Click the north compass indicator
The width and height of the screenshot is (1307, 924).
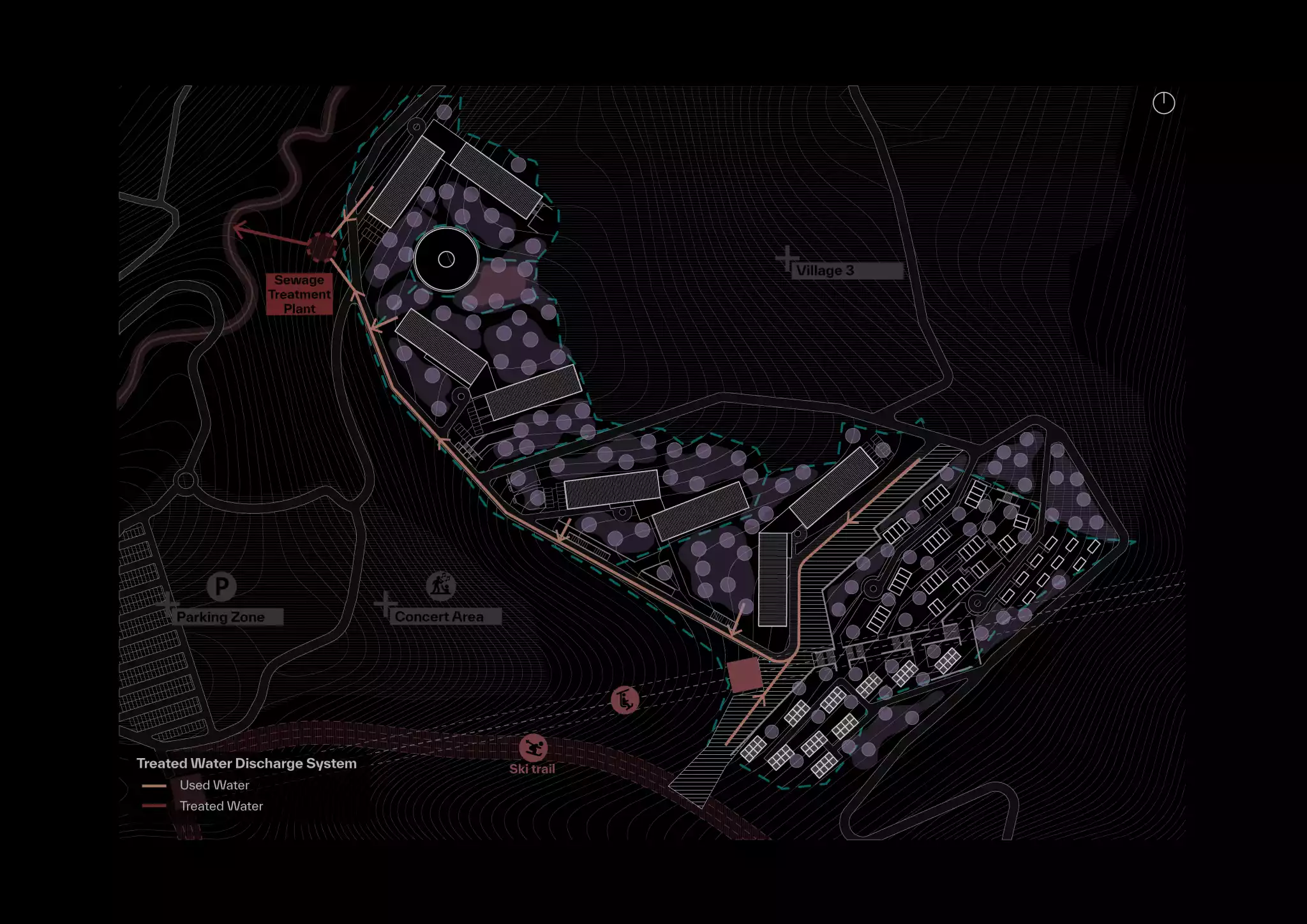click(x=1163, y=103)
